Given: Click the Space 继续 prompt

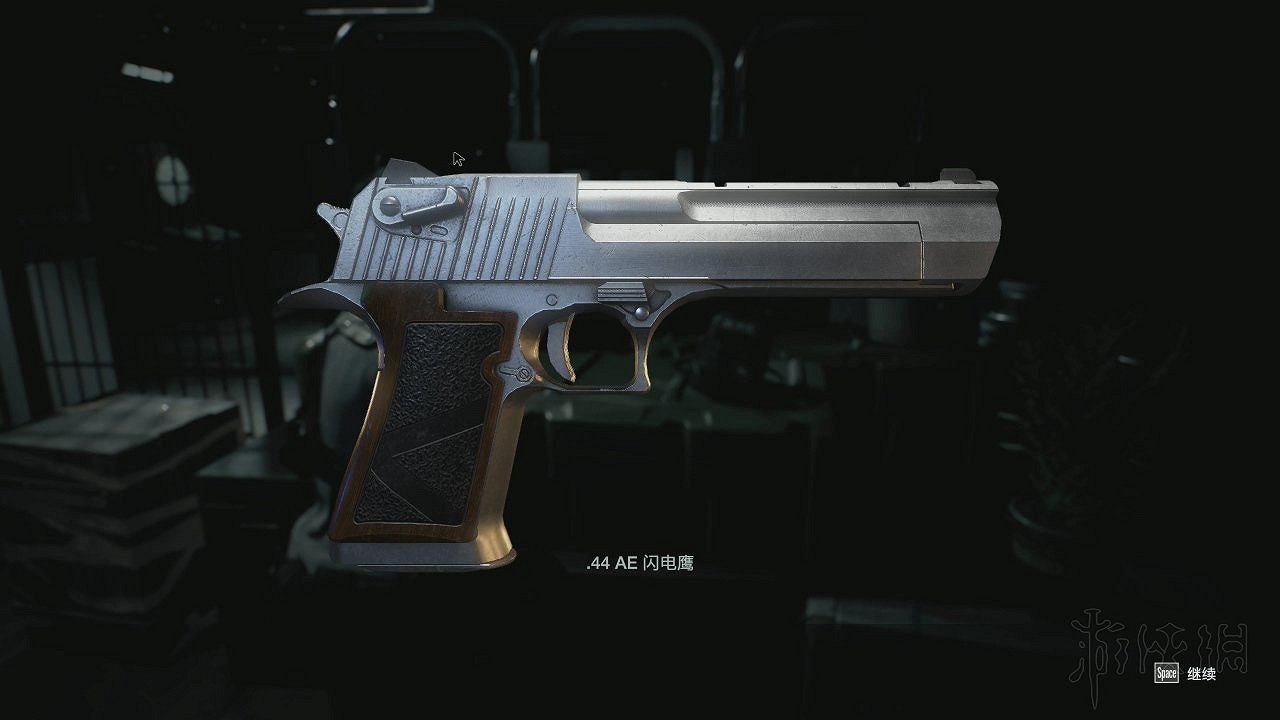Looking at the screenshot, I should [x=1185, y=675].
